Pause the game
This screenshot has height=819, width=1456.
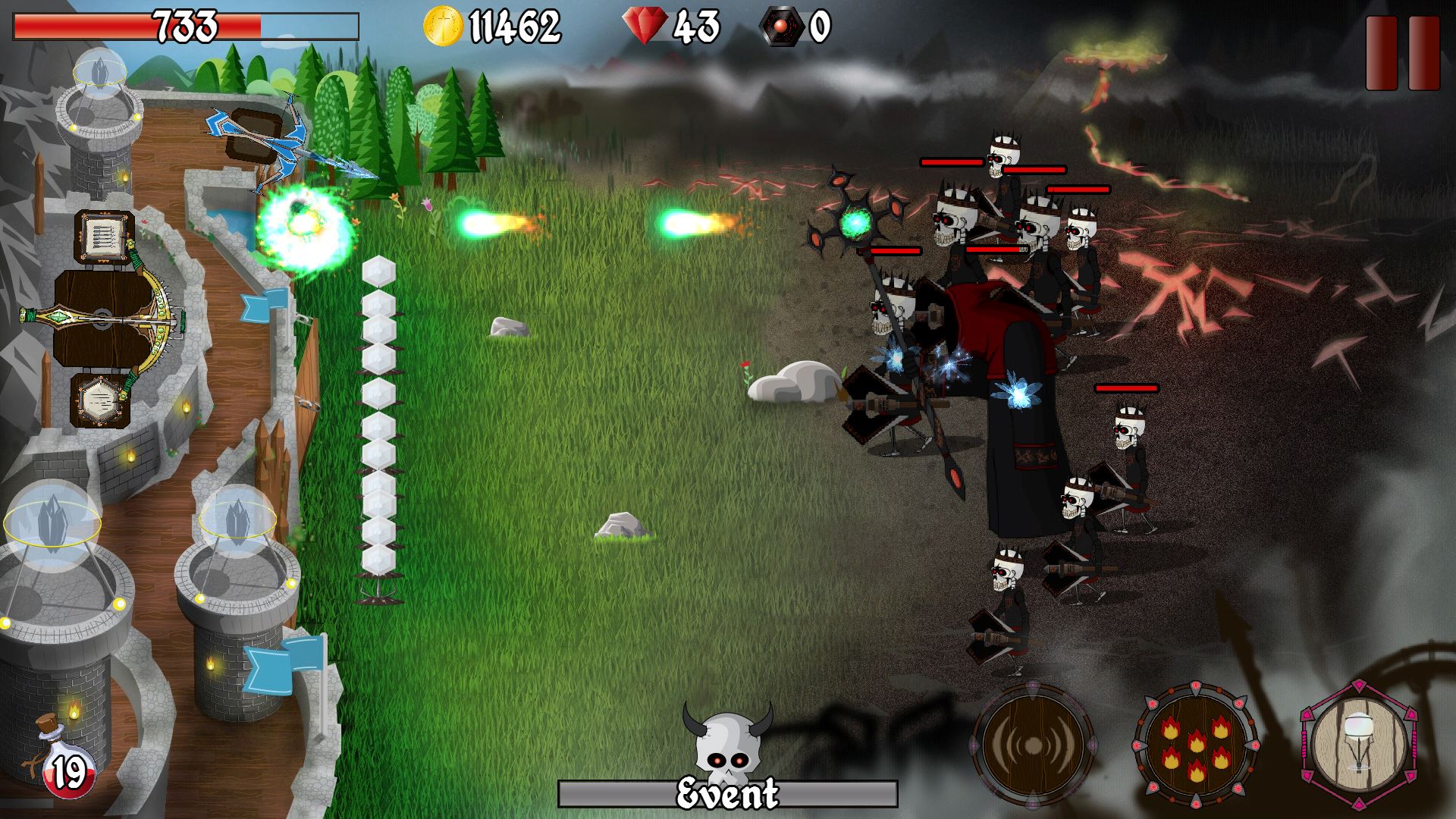click(1402, 53)
